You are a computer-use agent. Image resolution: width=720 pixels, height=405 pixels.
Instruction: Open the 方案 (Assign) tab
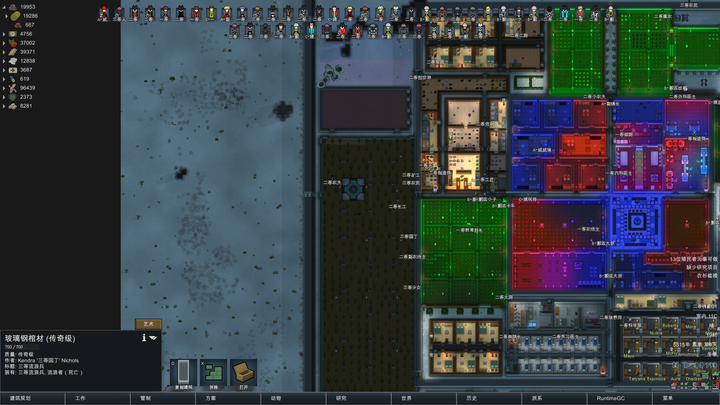[211, 398]
